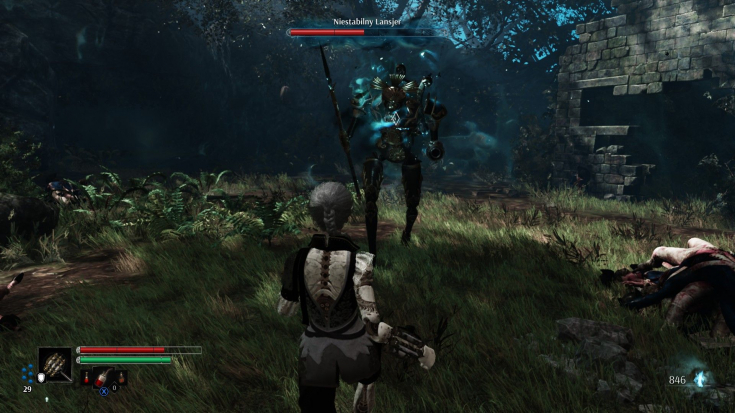Click the blue flame currency icon
The image size is (735, 413).
coord(702,379)
